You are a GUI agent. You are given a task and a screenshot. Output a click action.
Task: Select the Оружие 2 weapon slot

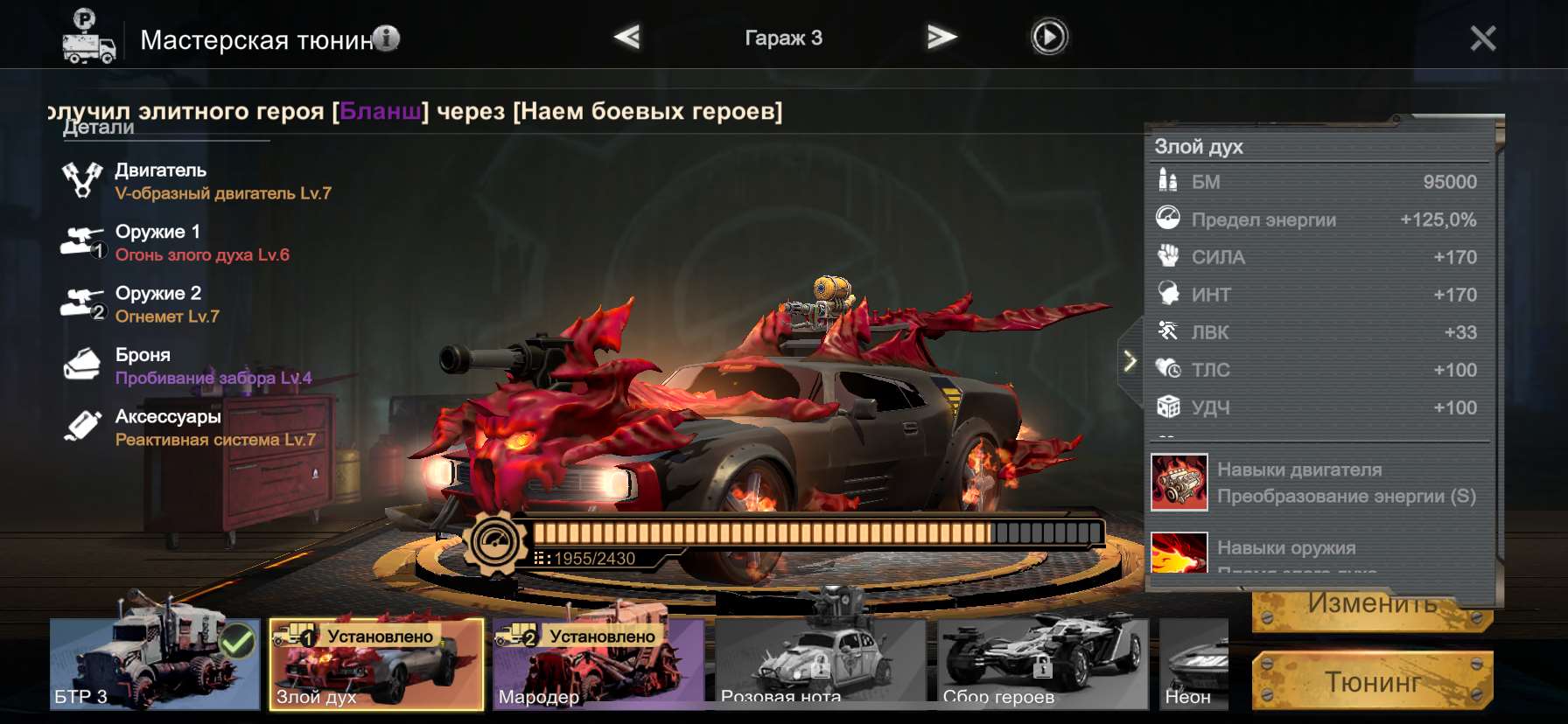(157, 303)
